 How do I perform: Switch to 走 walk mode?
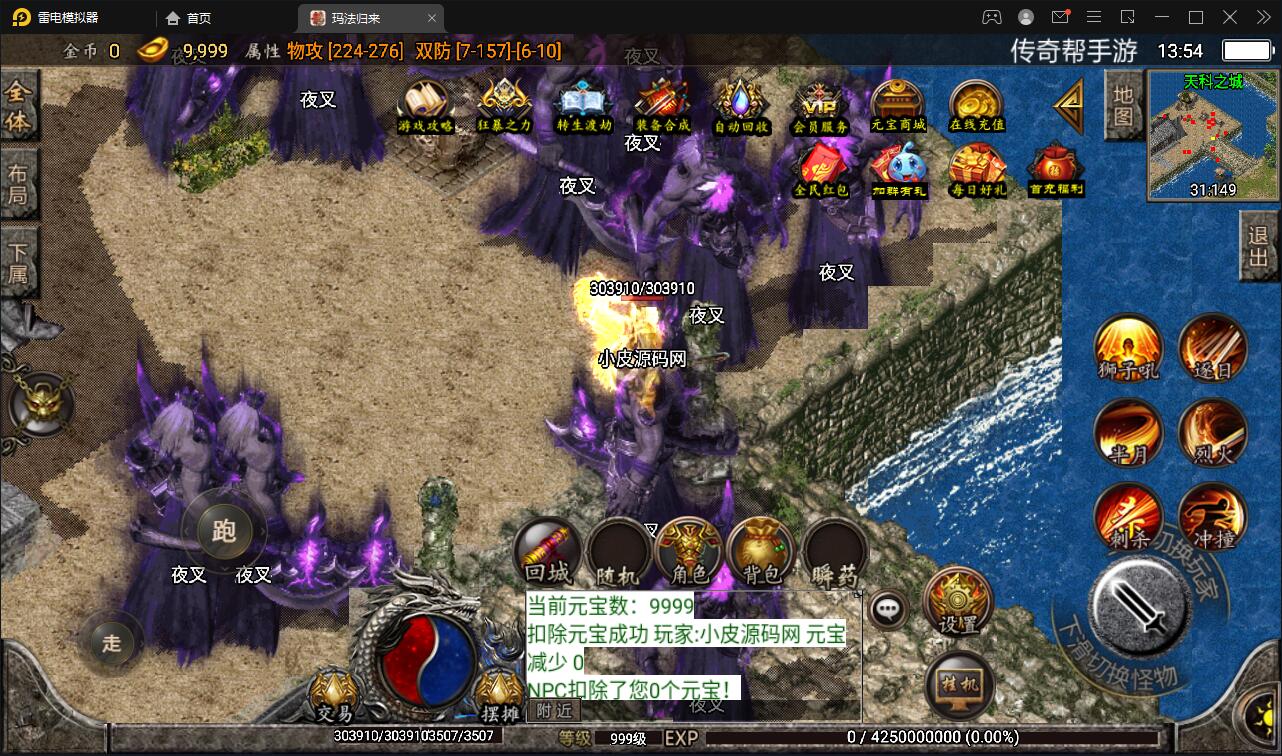pos(110,644)
